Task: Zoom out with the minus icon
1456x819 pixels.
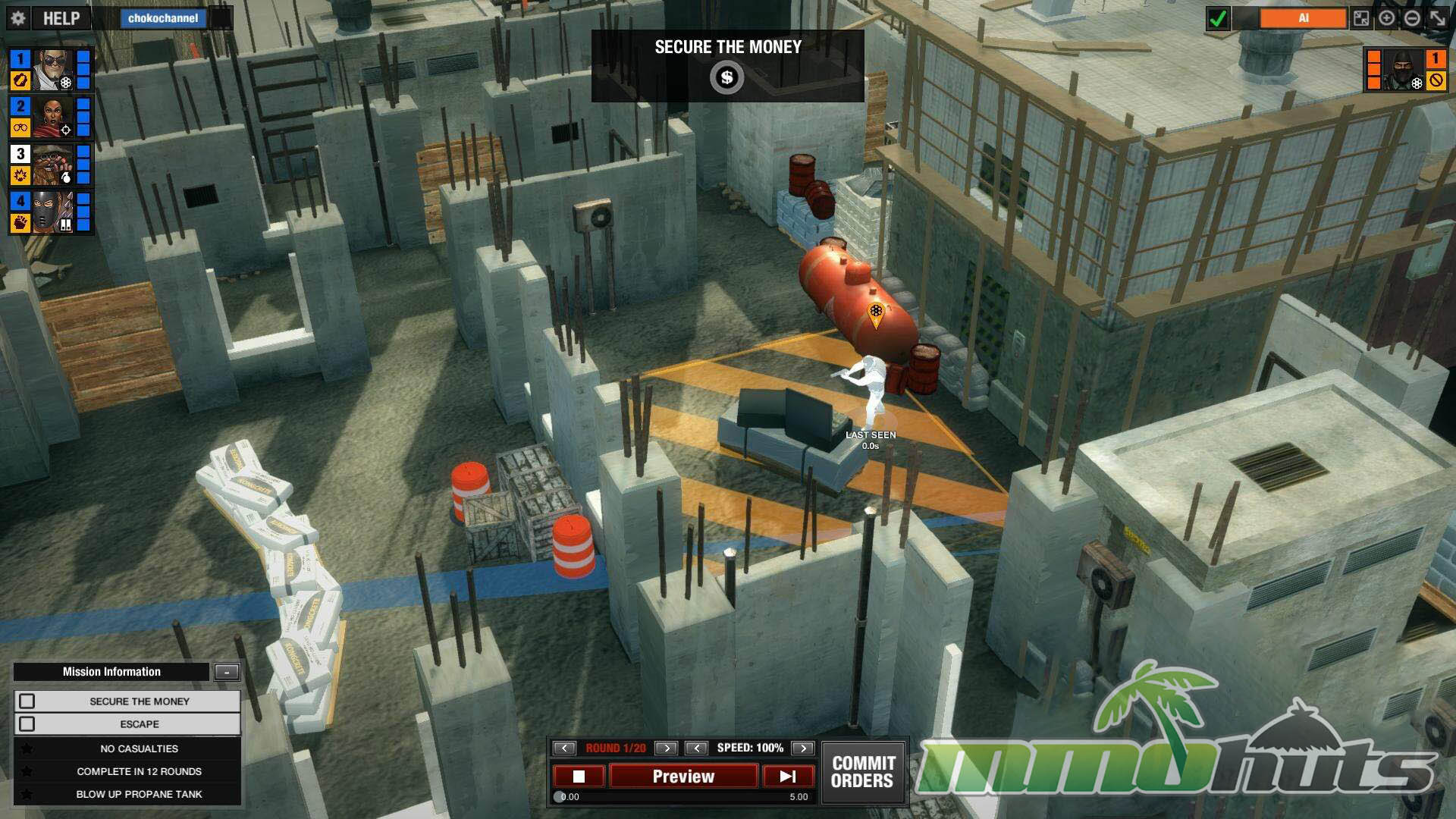Action: (1412, 18)
